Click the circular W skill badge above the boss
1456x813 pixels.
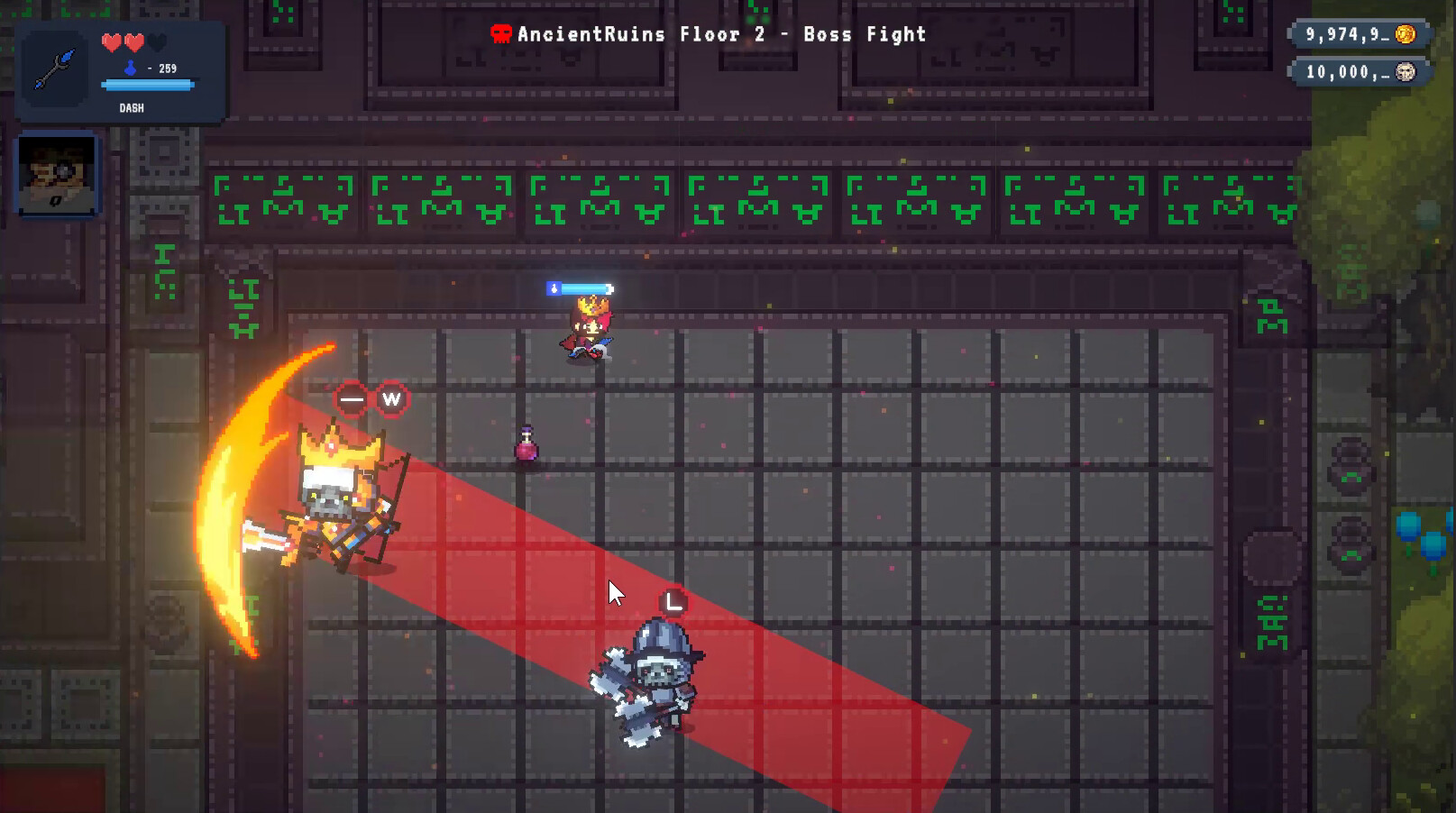tap(391, 399)
